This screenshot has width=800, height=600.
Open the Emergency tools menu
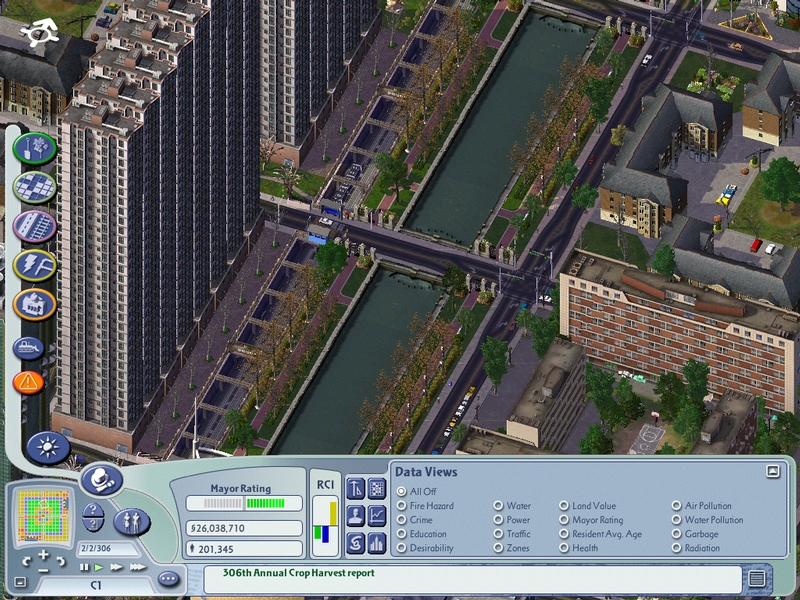tap(29, 381)
